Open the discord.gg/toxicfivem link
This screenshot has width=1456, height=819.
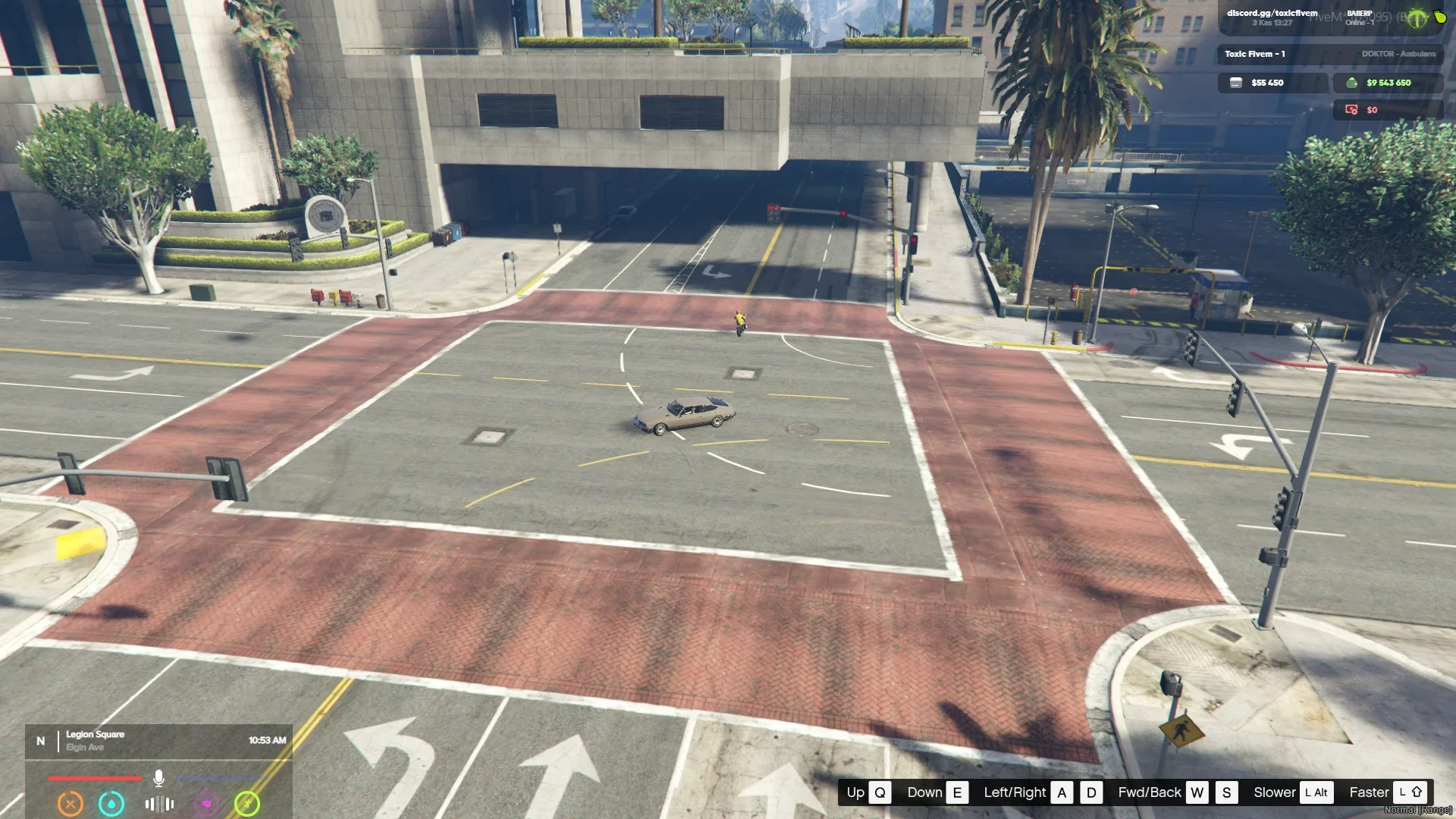[1272, 13]
